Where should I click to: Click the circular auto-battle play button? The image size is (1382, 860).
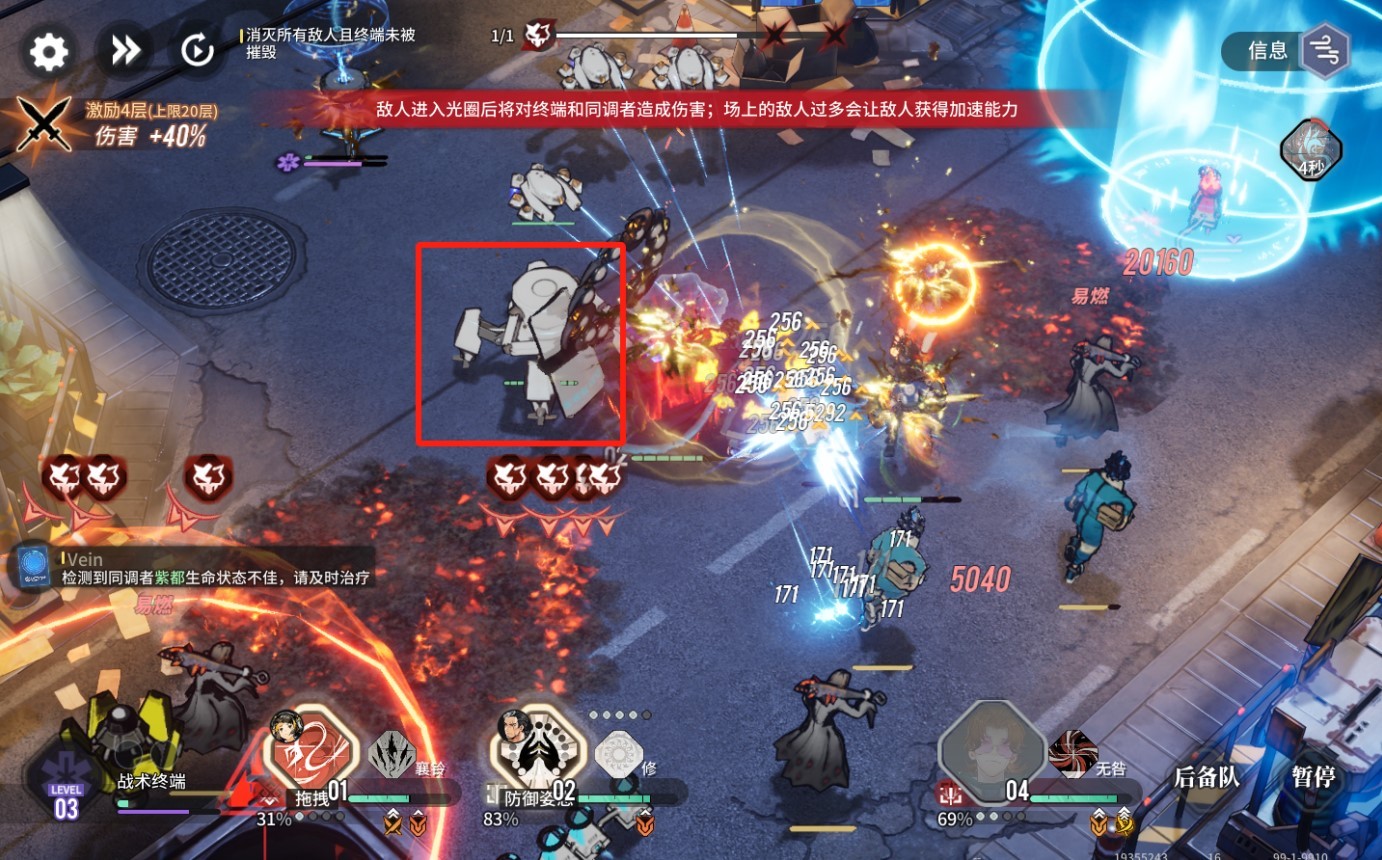[x=197, y=51]
